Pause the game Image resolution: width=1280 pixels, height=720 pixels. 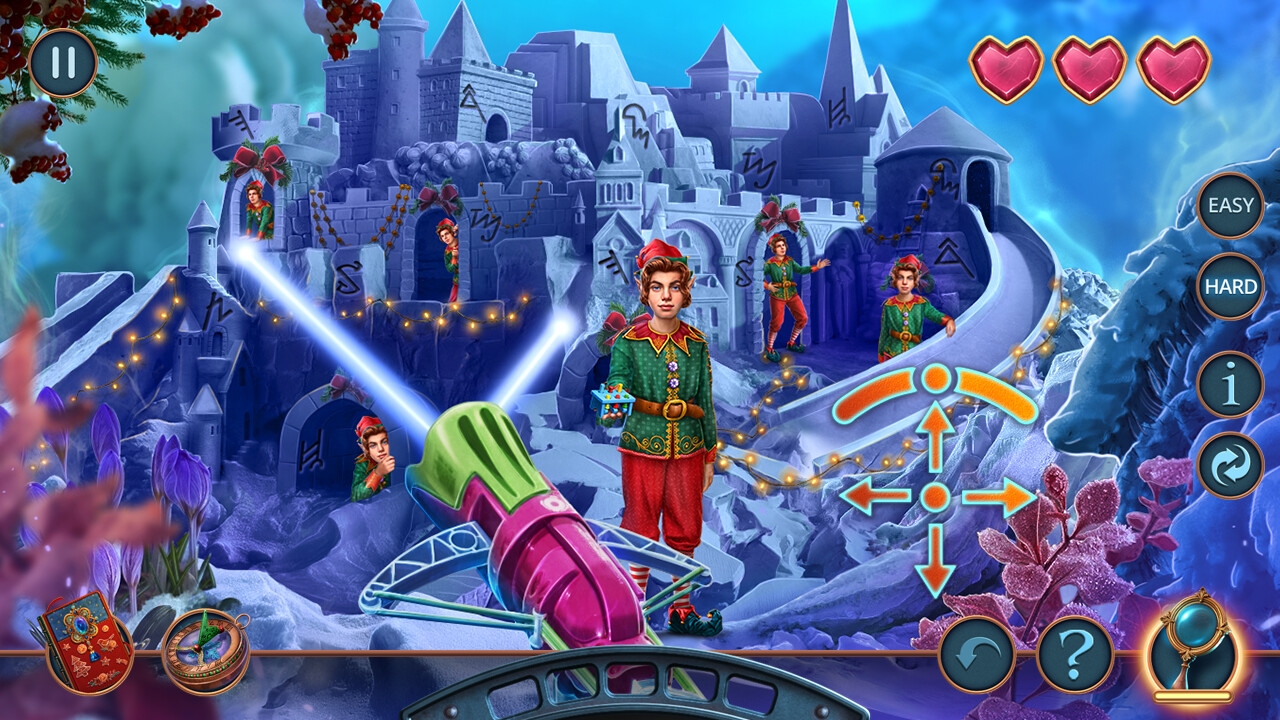pos(61,63)
